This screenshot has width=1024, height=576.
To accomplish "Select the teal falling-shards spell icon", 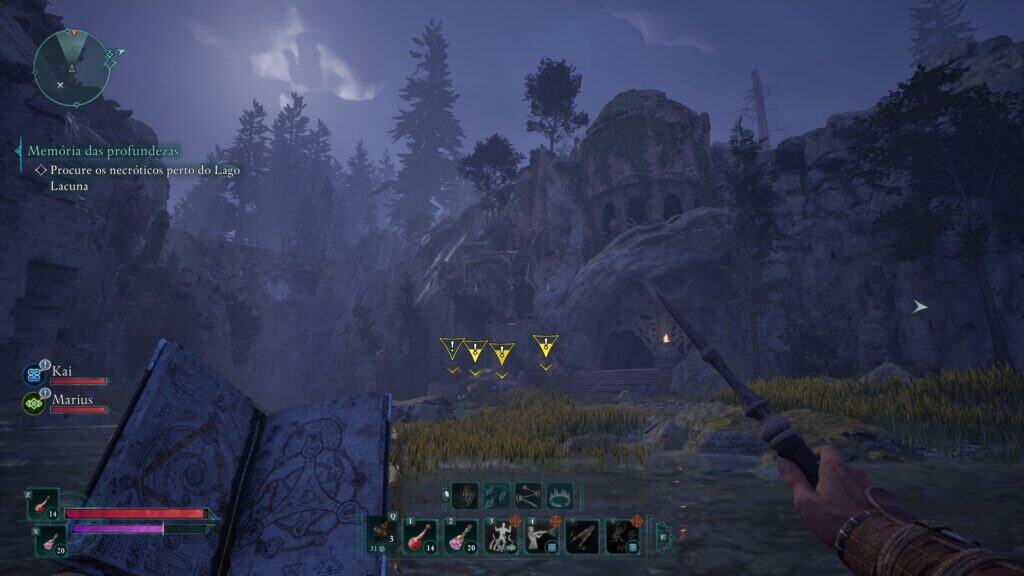I will click(497, 494).
